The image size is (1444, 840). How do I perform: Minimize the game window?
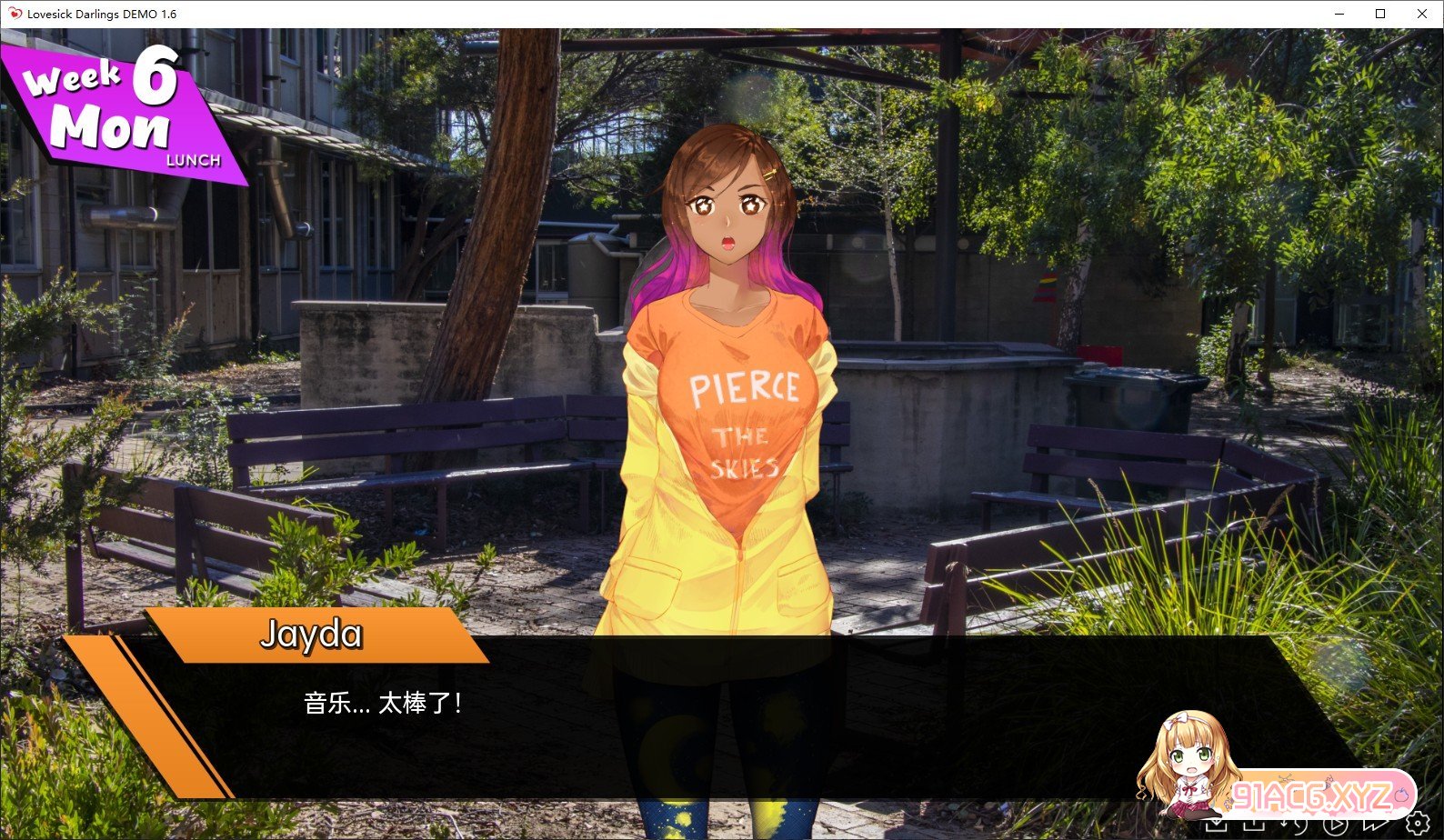1339,14
